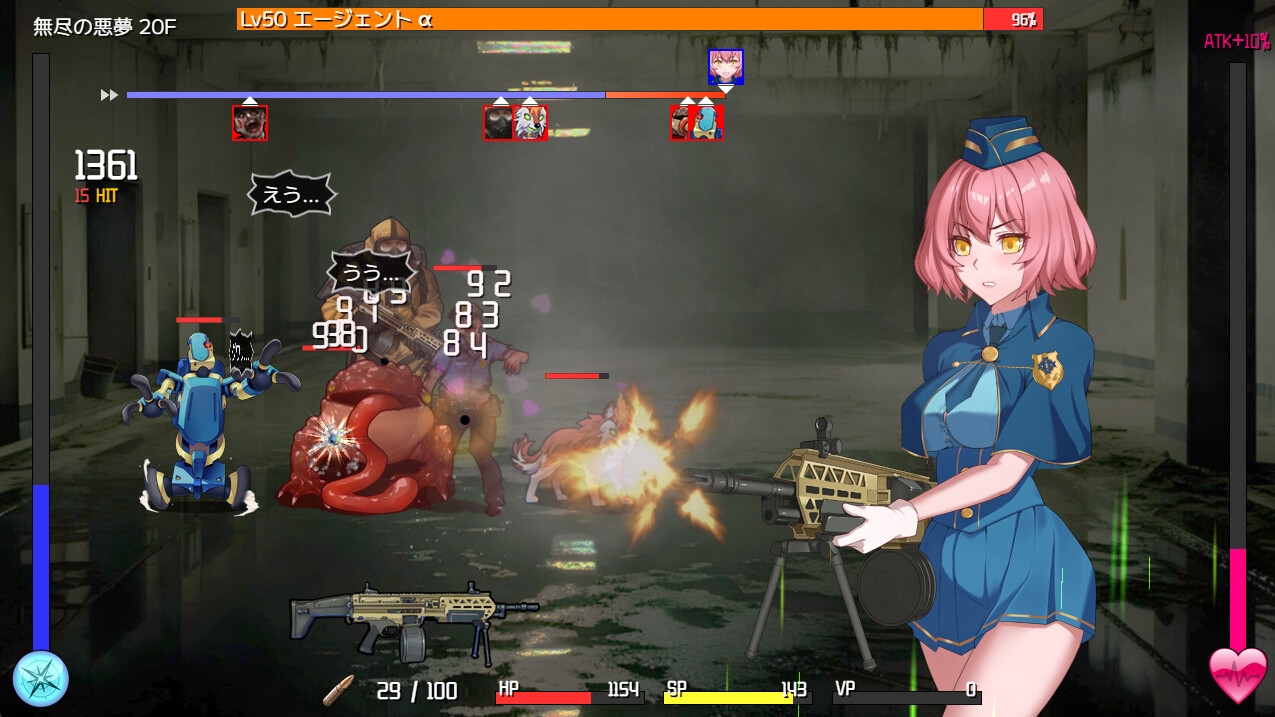Activate the blue compass star gauge icon
Viewport: 1275px width, 717px height.
point(41,679)
